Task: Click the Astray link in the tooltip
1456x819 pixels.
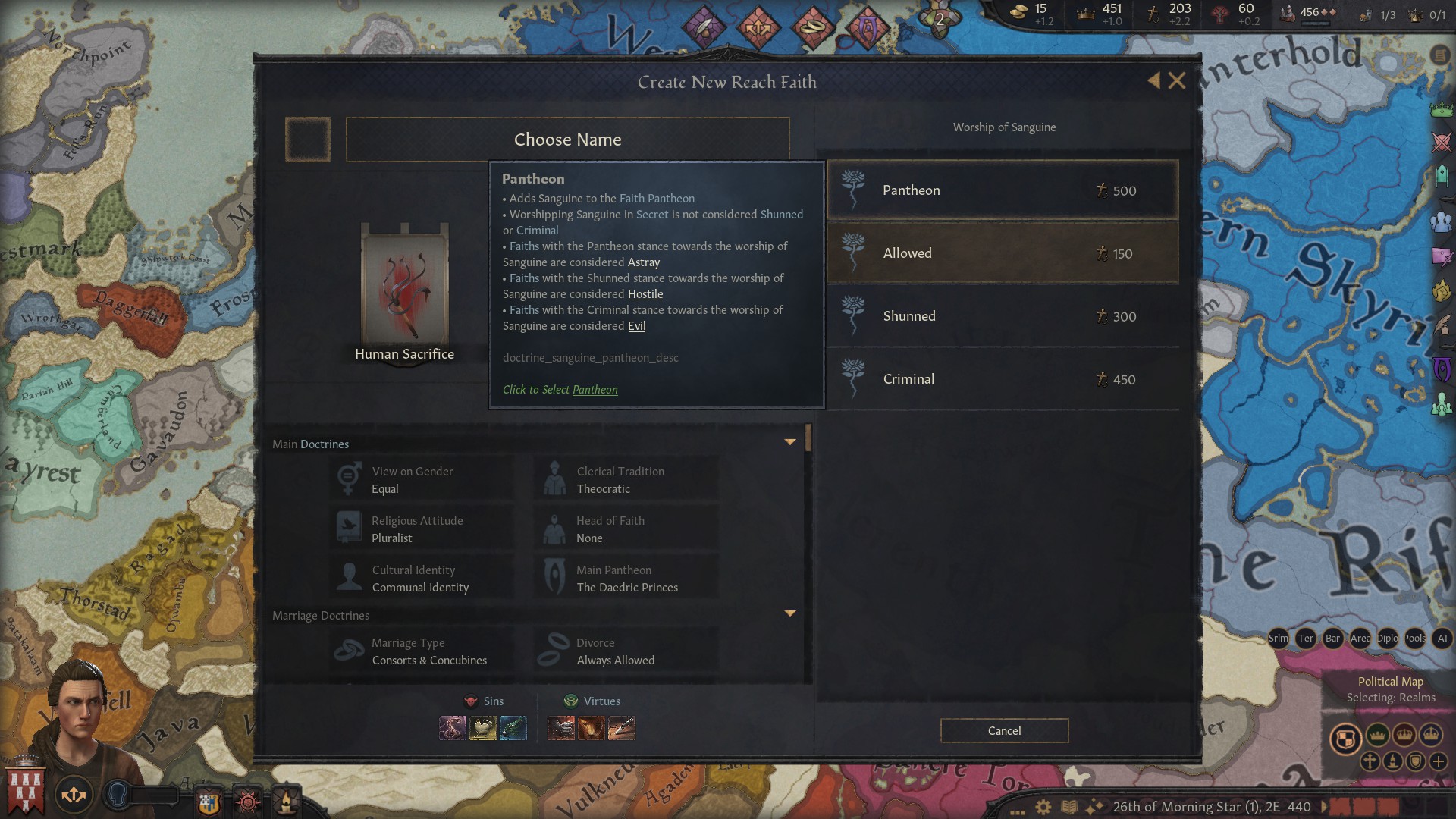Action: click(644, 262)
